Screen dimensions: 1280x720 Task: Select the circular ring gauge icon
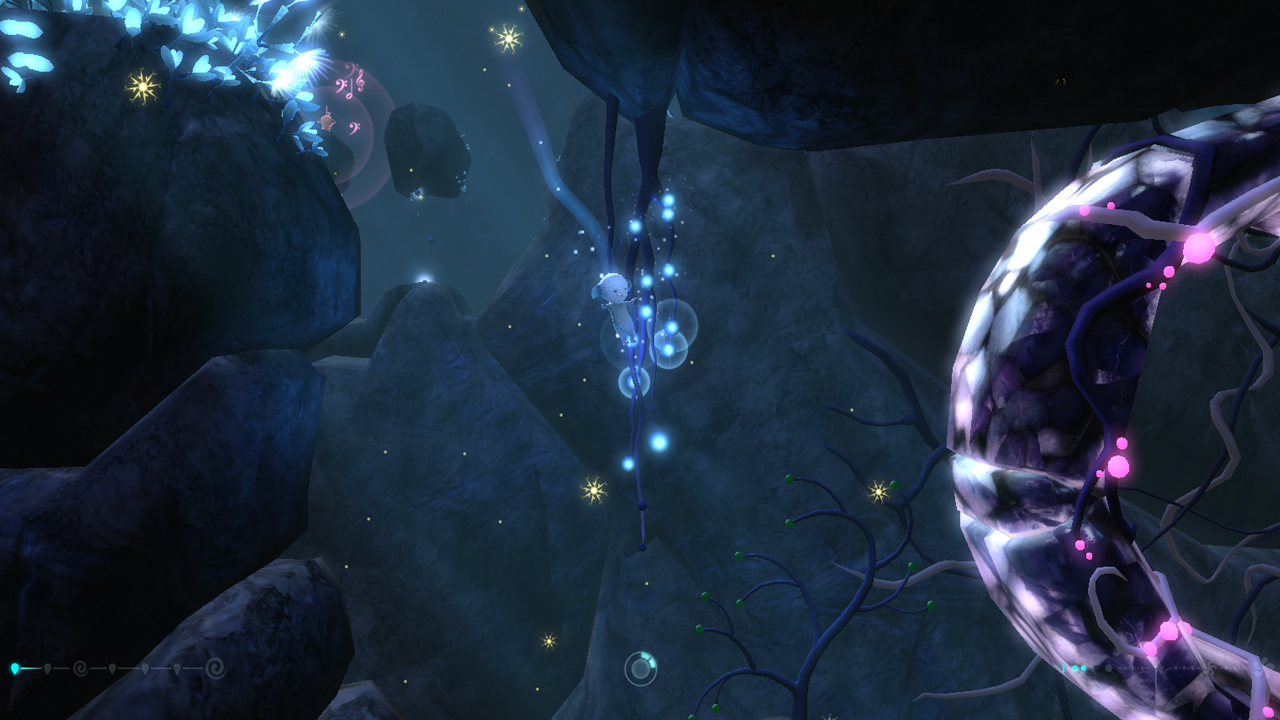(640, 667)
